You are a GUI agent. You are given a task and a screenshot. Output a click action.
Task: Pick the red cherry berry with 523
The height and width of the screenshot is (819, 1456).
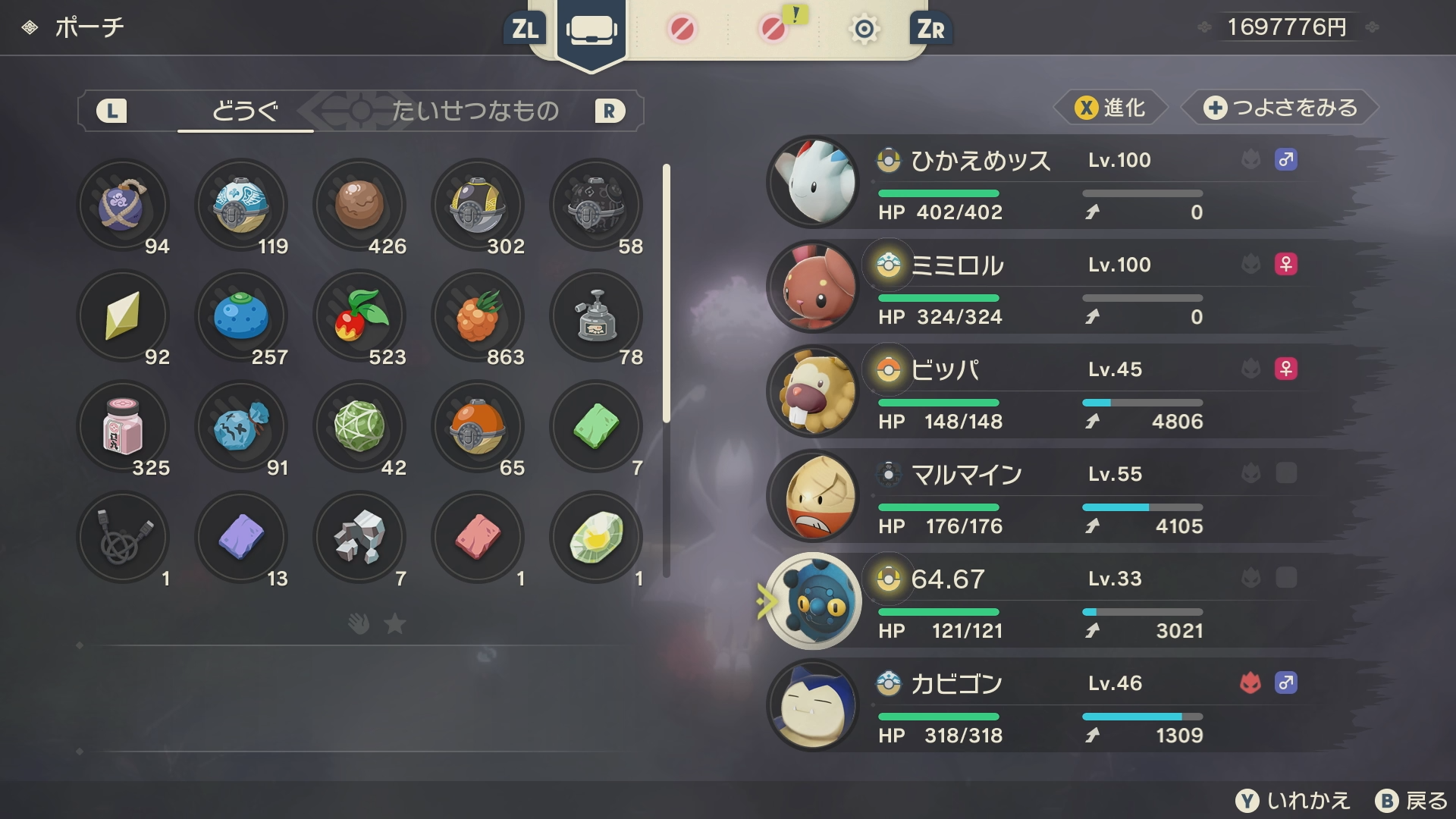click(359, 315)
